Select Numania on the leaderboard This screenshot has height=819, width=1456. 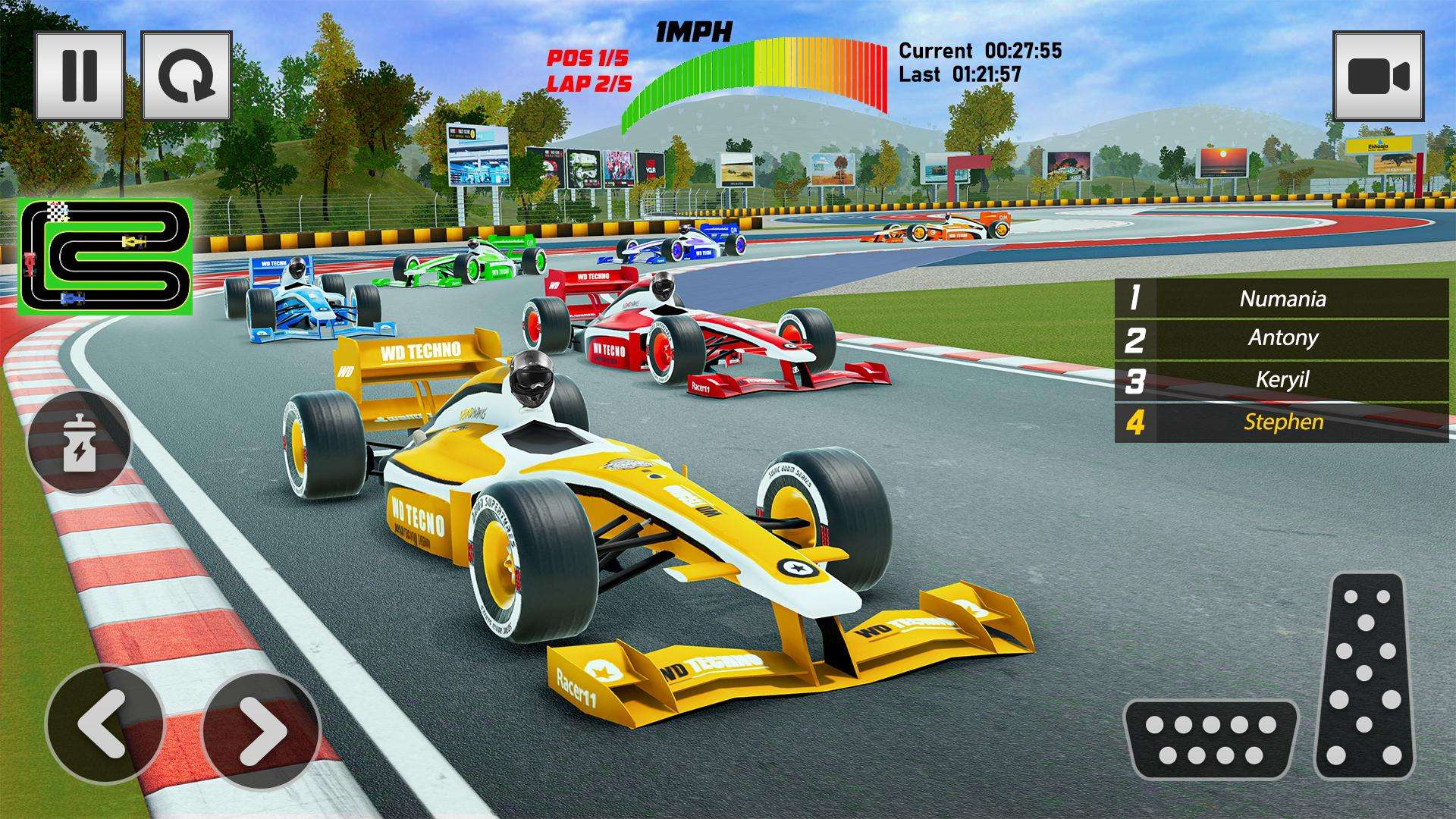pyautogui.click(x=1282, y=300)
